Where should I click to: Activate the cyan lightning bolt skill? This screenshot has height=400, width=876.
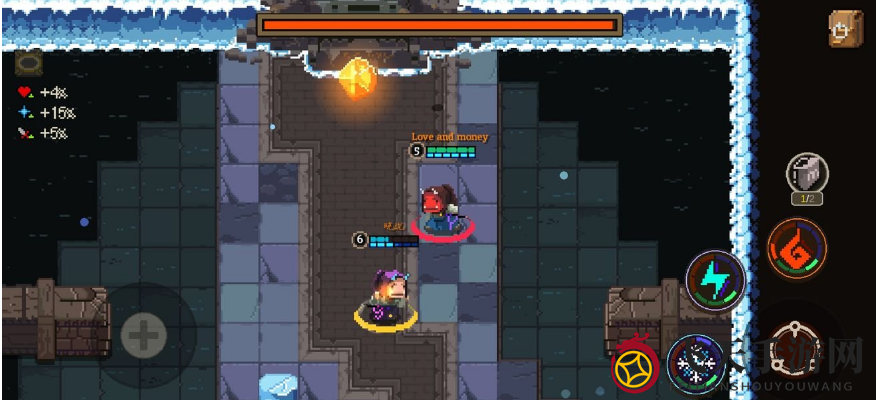715,279
